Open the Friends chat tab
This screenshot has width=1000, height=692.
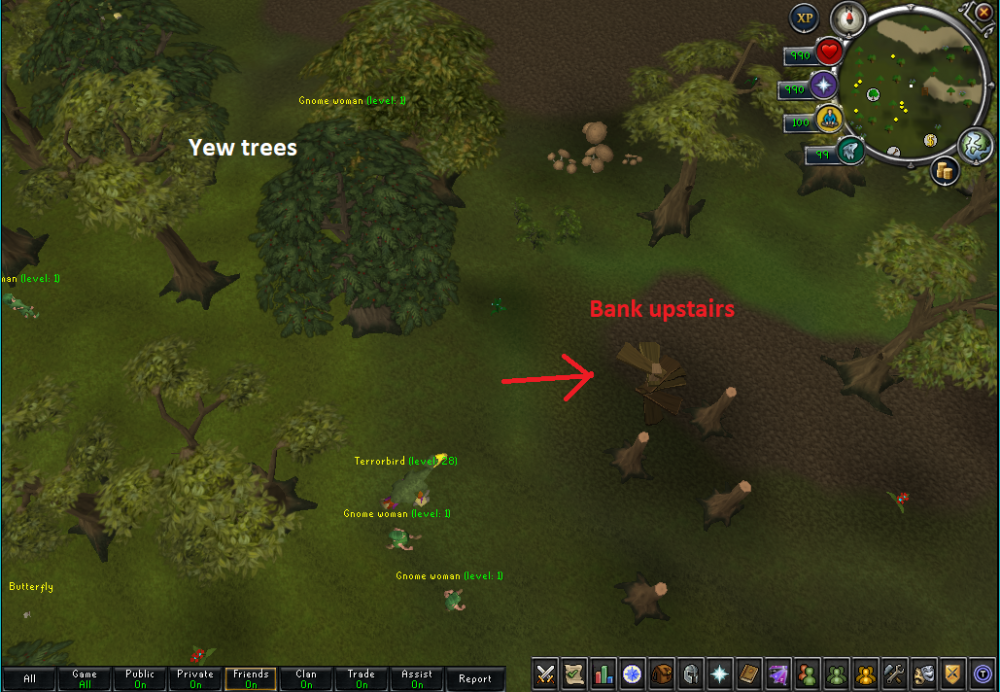[x=251, y=679]
